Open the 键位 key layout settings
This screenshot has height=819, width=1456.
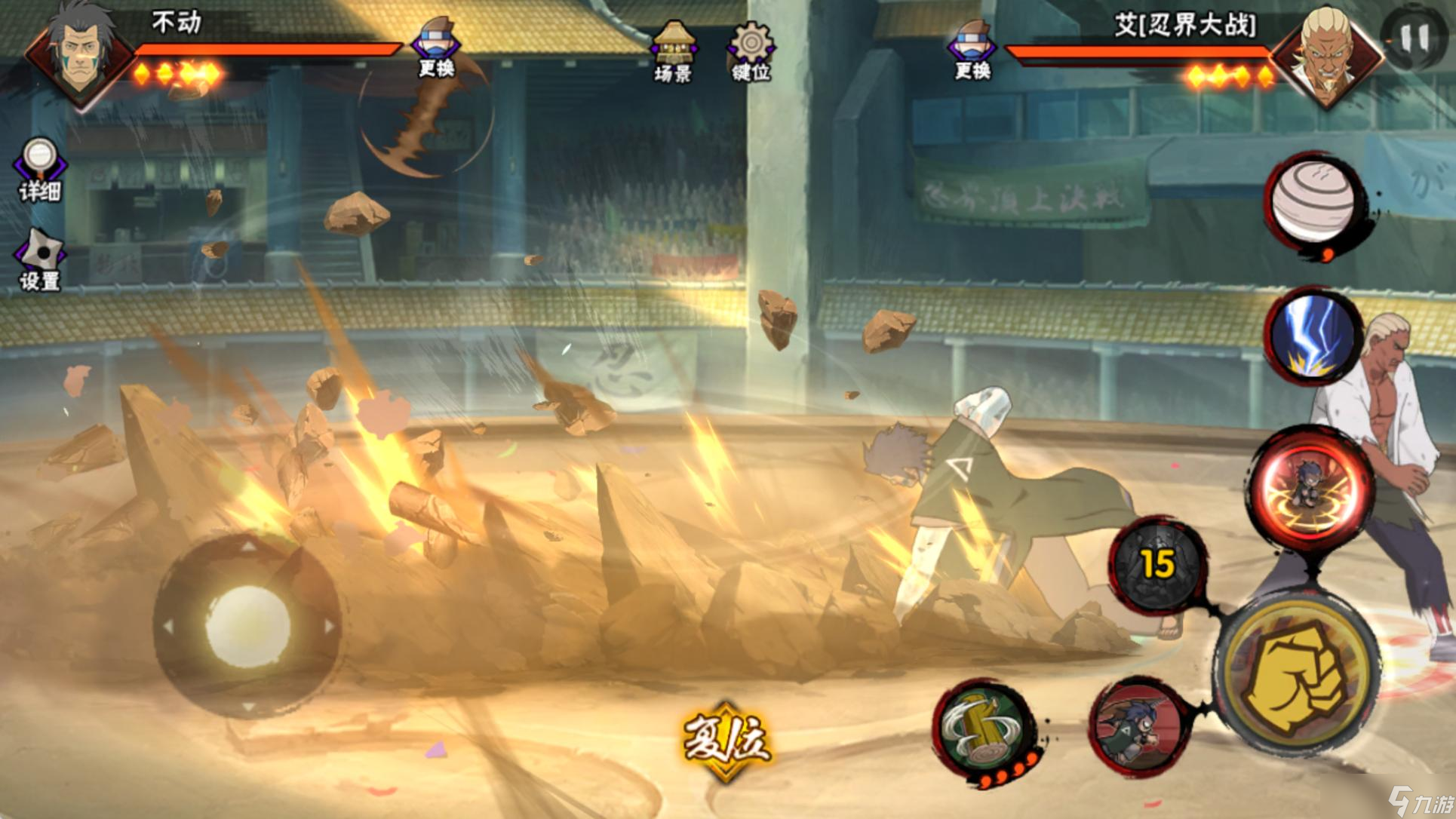point(751,51)
